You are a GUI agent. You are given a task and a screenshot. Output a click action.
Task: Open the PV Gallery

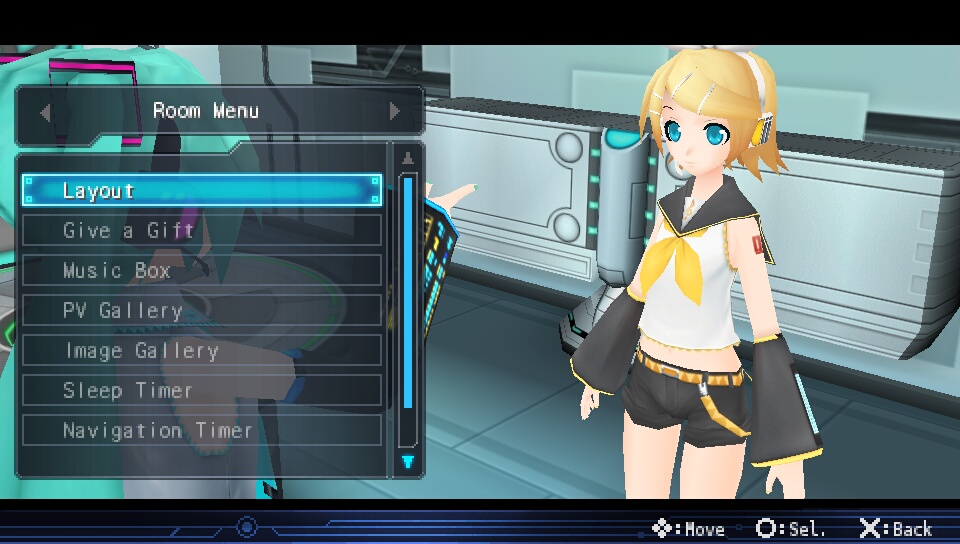201,310
